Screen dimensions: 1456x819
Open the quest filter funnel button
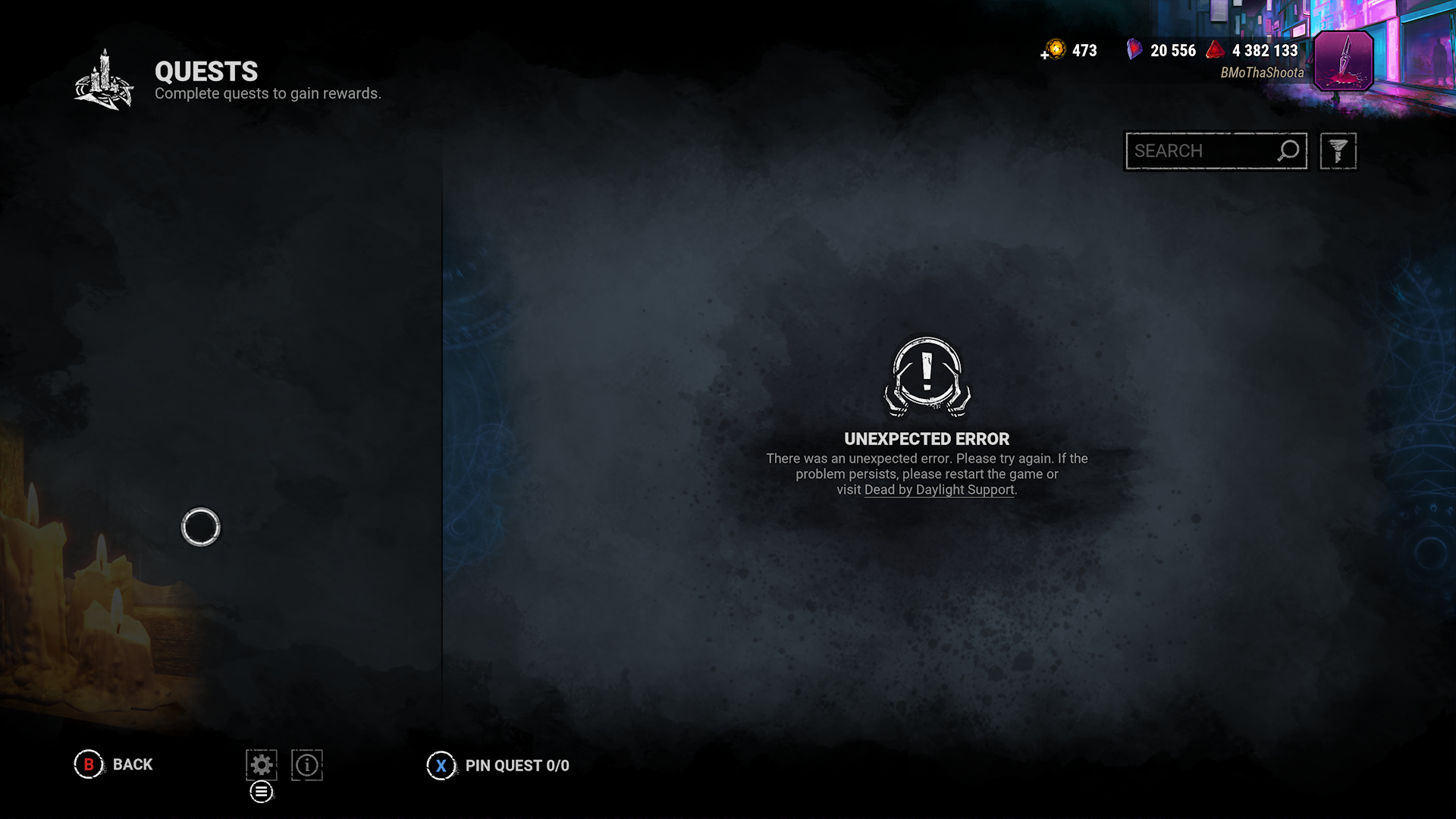click(1338, 151)
